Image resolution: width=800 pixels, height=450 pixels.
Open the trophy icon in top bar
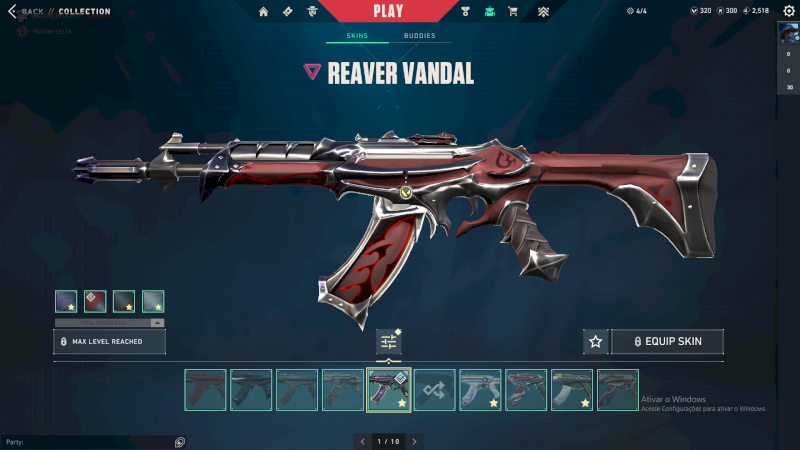[x=466, y=12]
